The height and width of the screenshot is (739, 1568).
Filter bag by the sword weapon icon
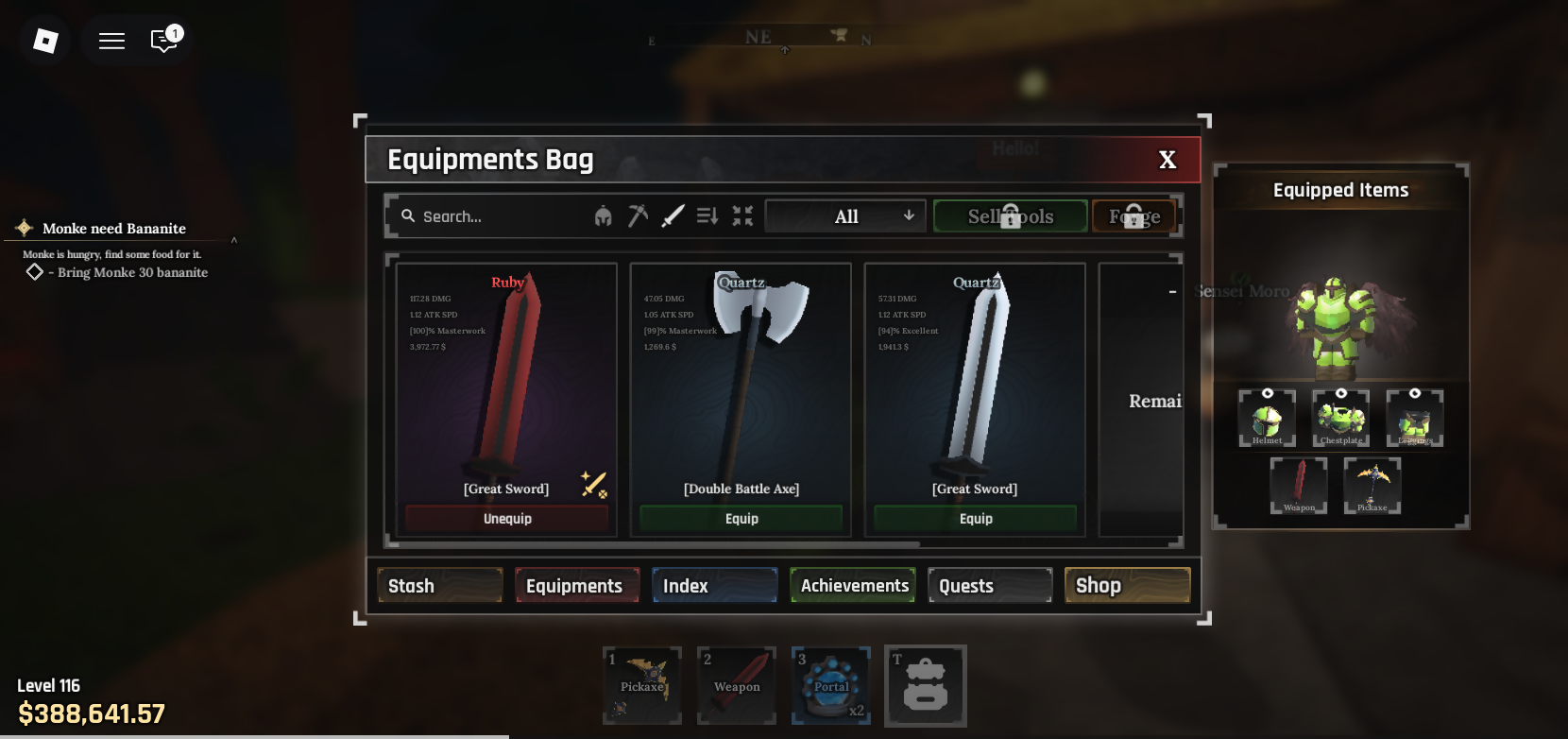[x=673, y=216]
